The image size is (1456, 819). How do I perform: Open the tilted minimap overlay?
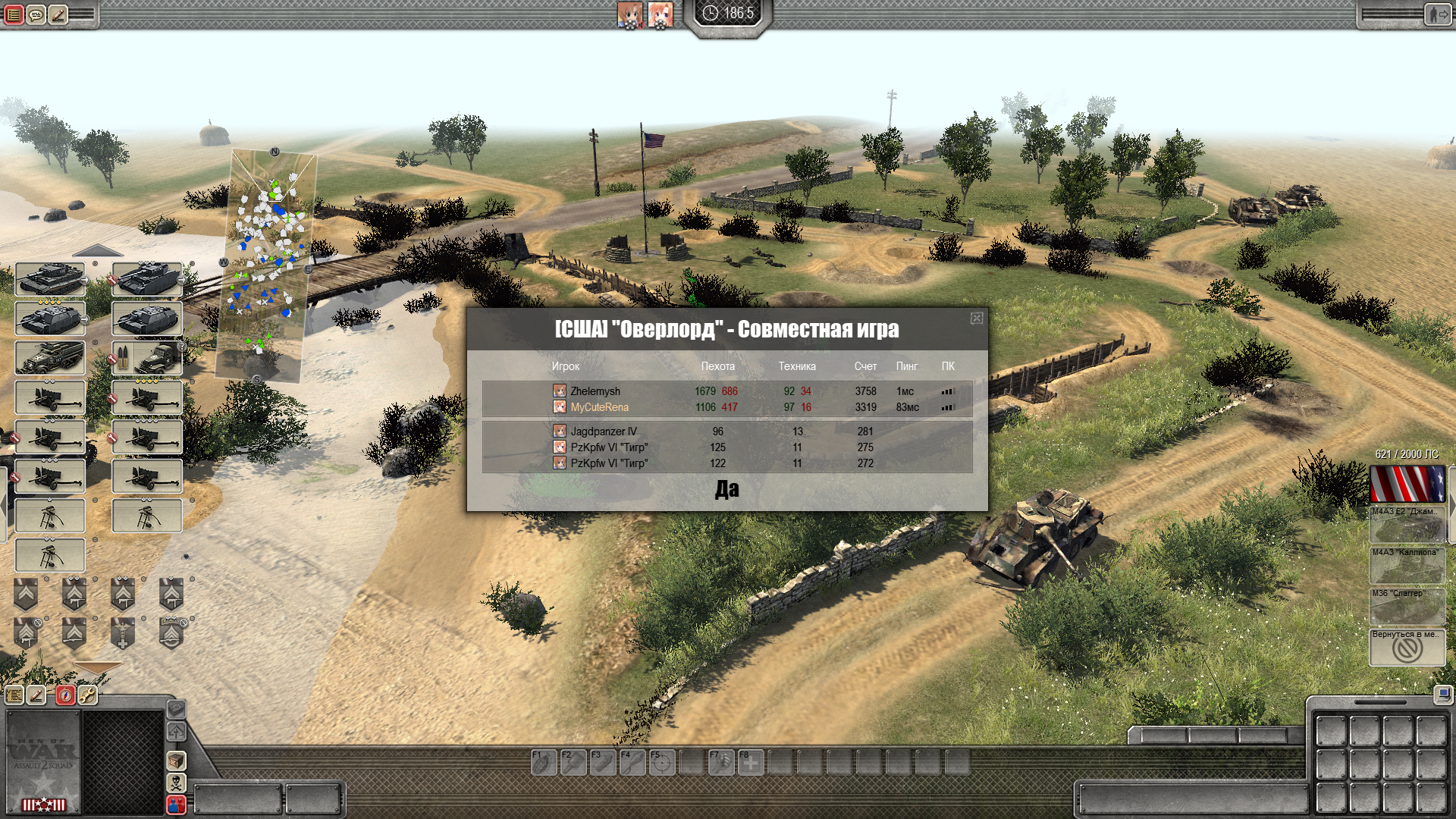(x=267, y=265)
